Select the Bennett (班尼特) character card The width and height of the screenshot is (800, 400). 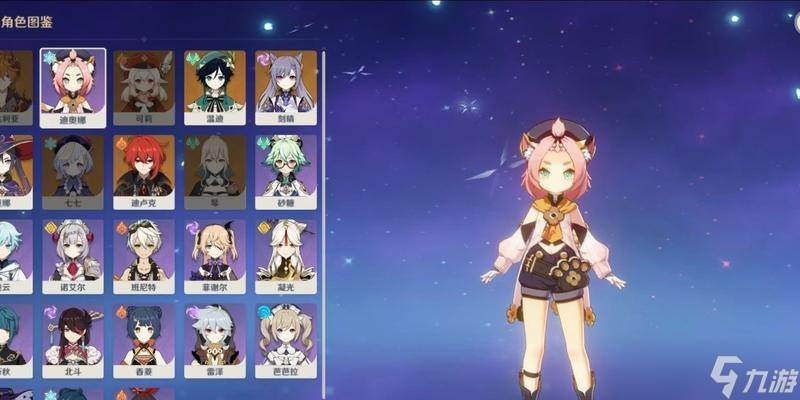(143, 254)
